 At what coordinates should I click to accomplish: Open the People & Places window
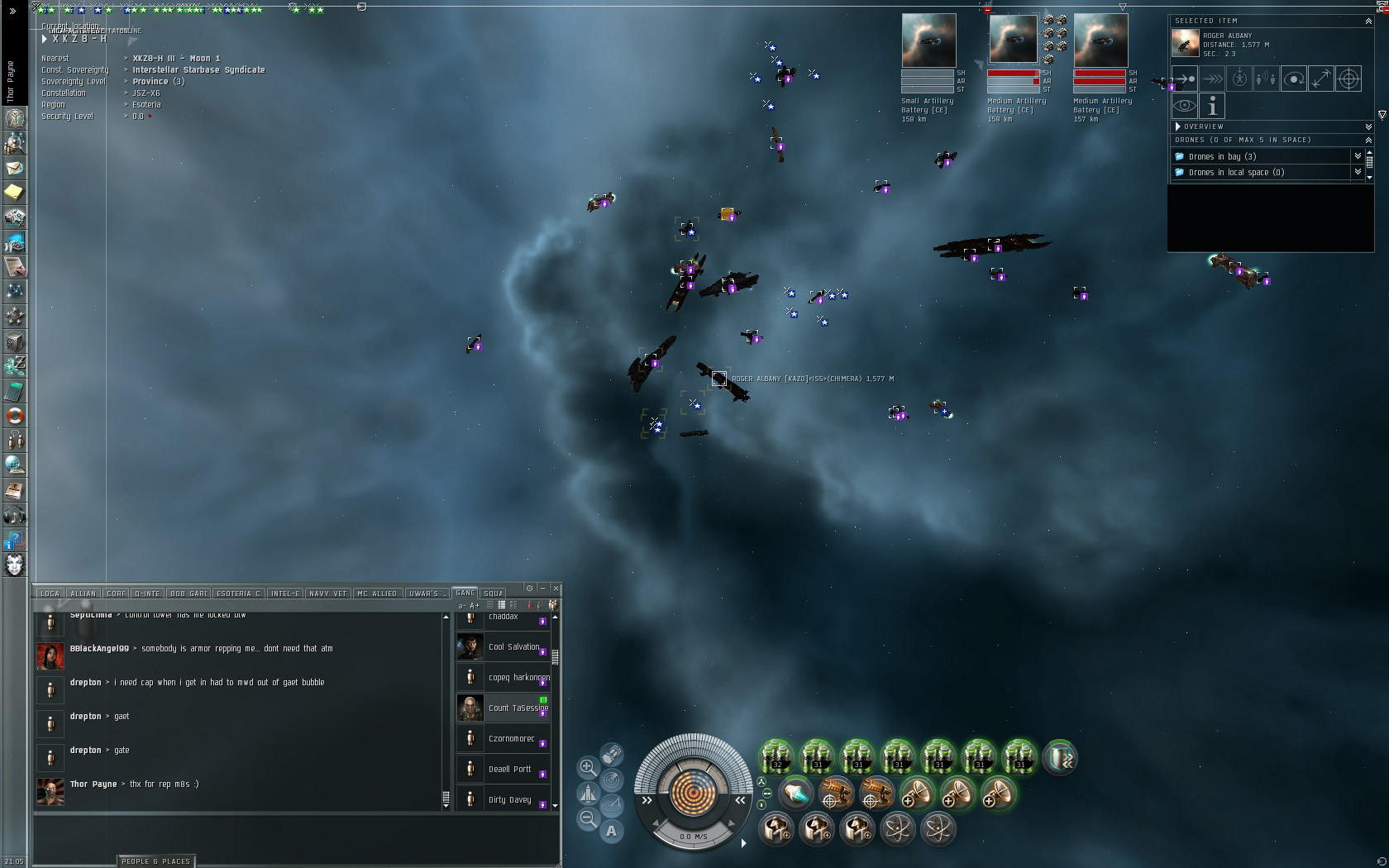155,861
